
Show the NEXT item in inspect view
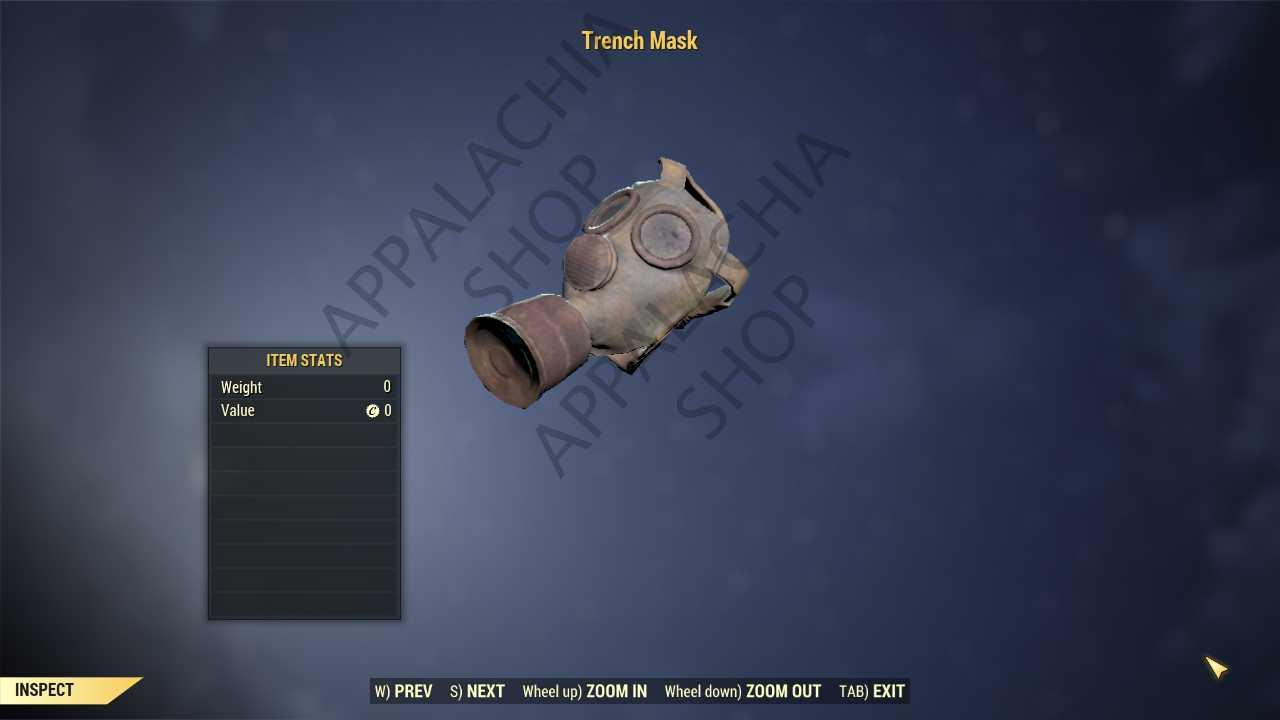click(477, 691)
